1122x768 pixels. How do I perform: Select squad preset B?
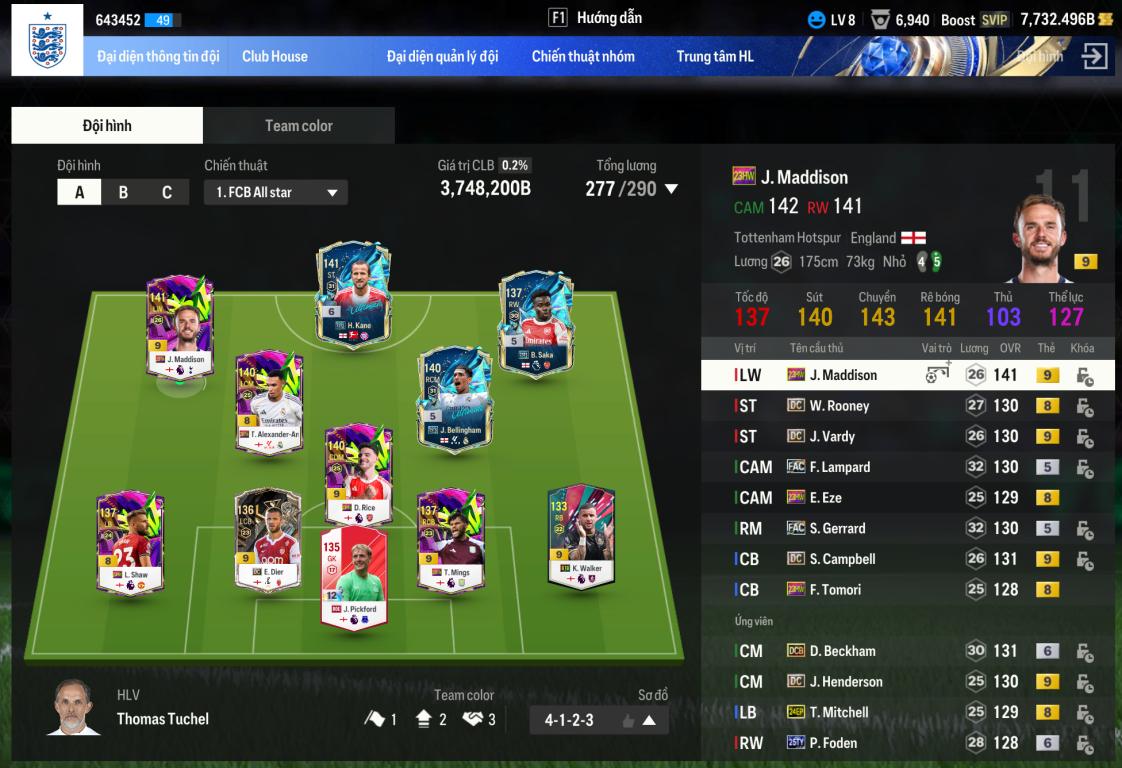(123, 193)
